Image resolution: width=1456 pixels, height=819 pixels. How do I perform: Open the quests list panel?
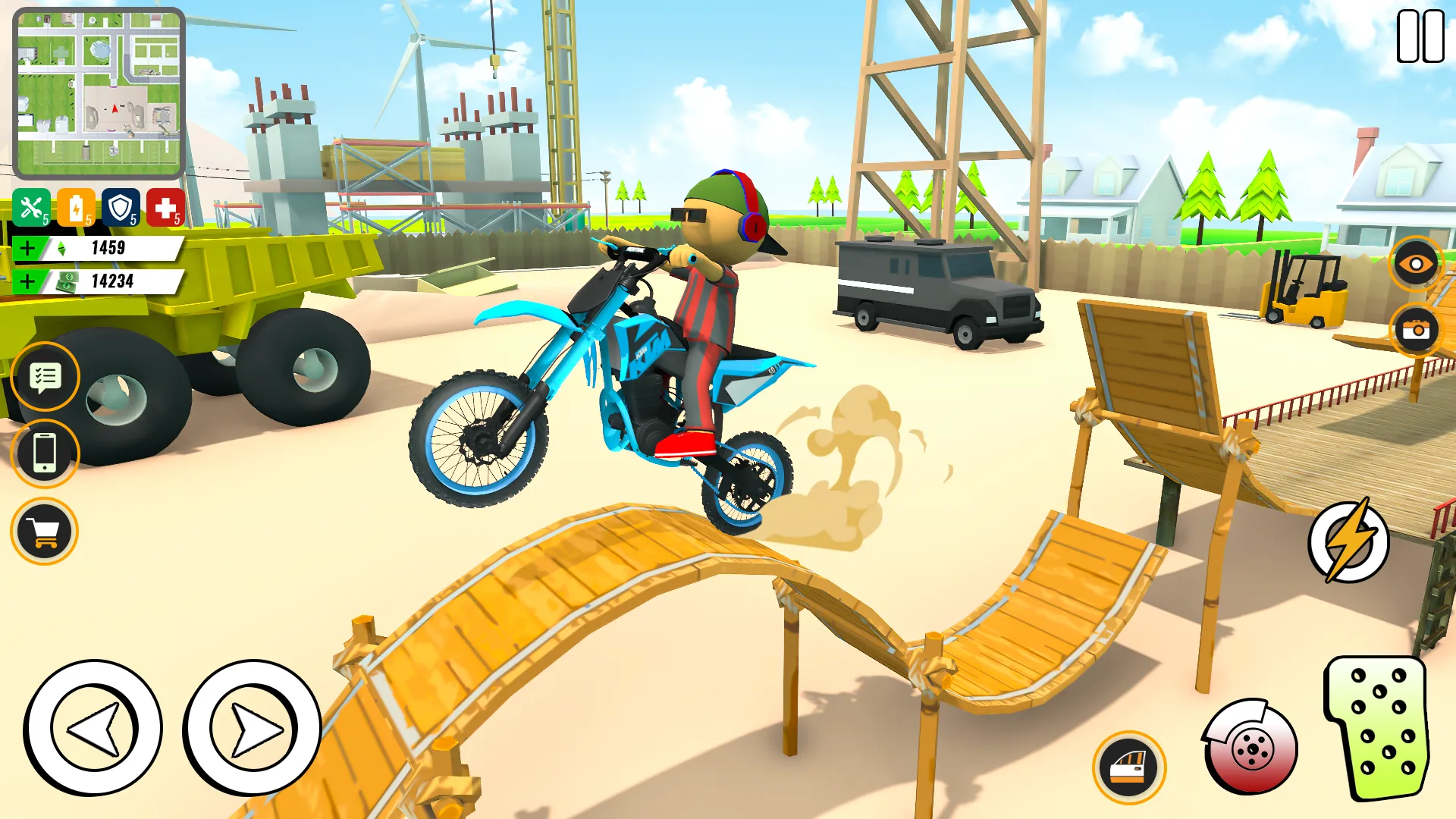tap(45, 377)
